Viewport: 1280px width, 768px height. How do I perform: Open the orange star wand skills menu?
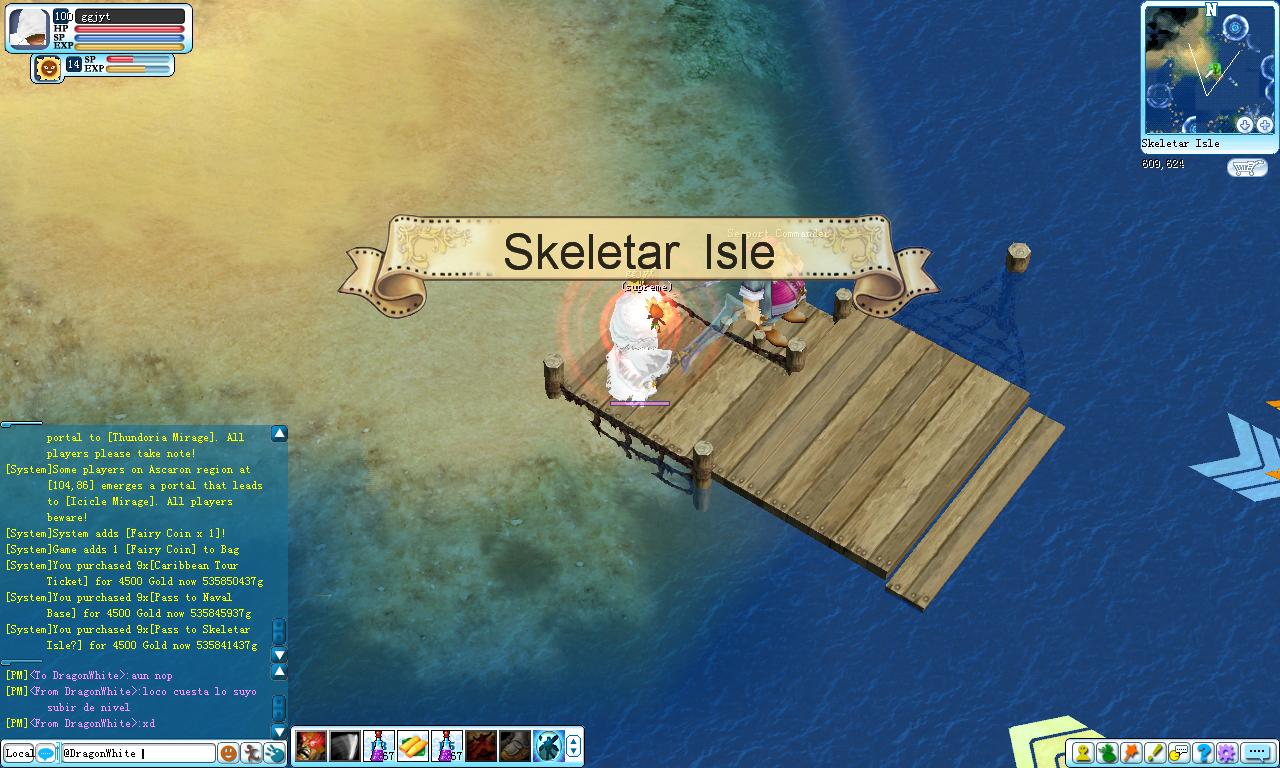point(1132,753)
